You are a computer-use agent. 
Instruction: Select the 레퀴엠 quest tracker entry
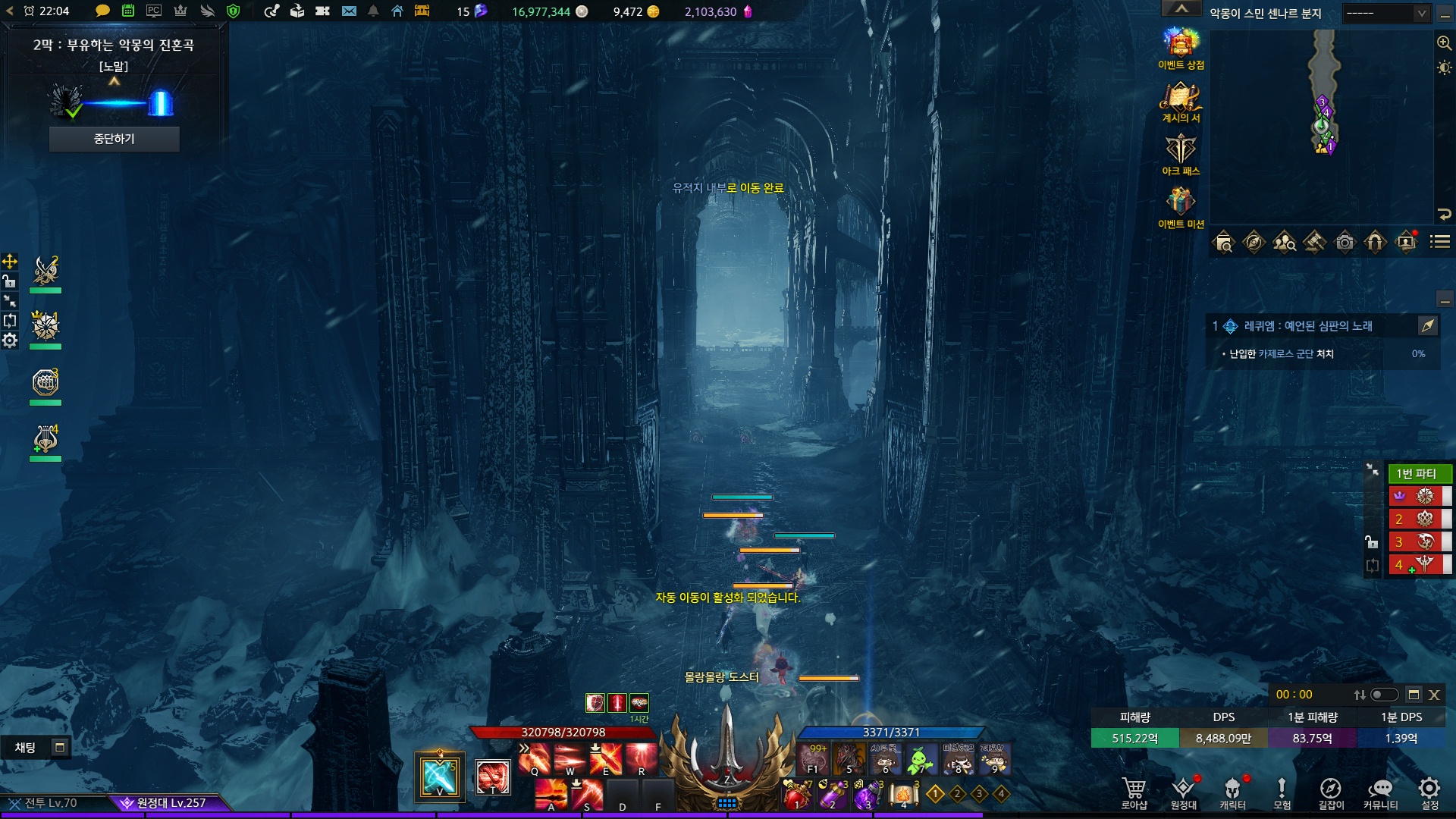point(1308,326)
